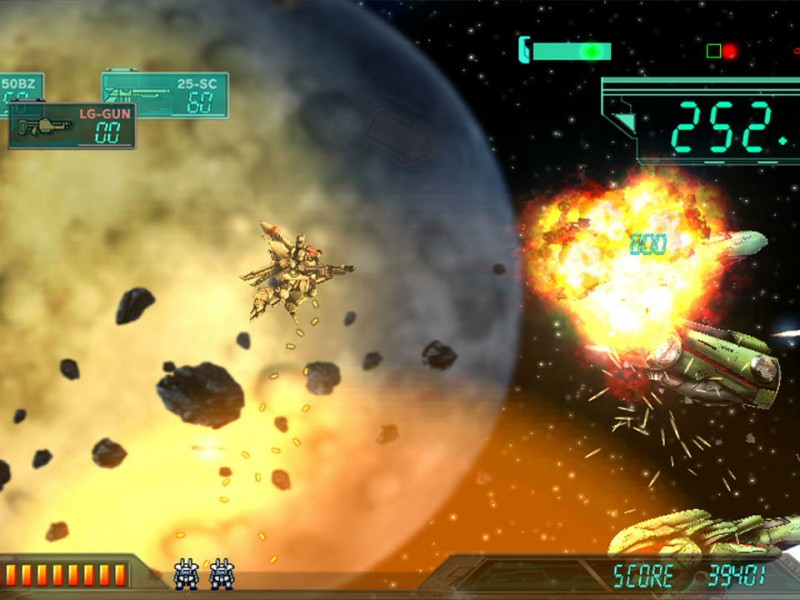Select the LG-GUN weapon panel
The image size is (800, 600).
click(x=72, y=126)
